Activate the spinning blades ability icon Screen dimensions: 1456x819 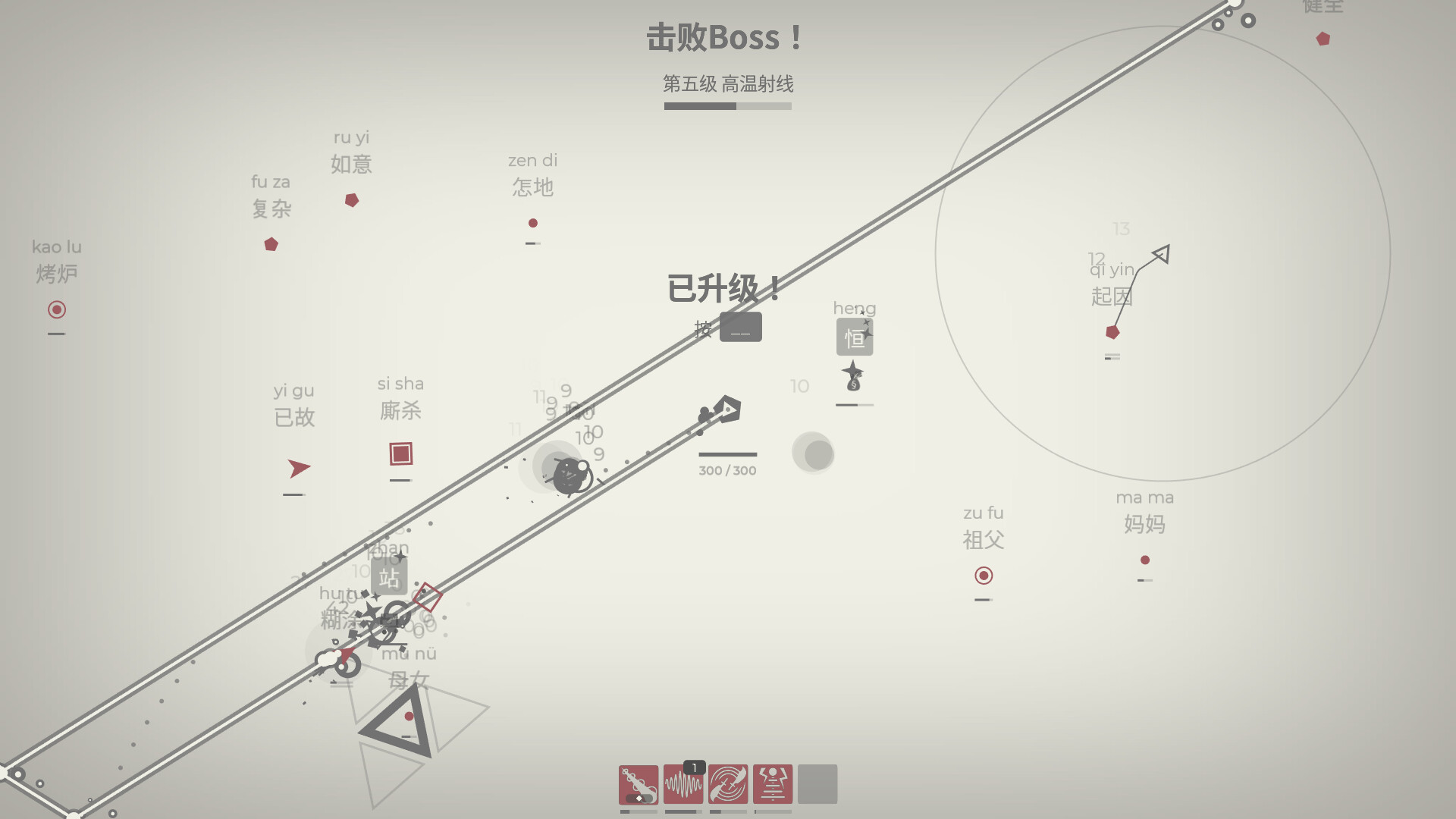pos(729,785)
